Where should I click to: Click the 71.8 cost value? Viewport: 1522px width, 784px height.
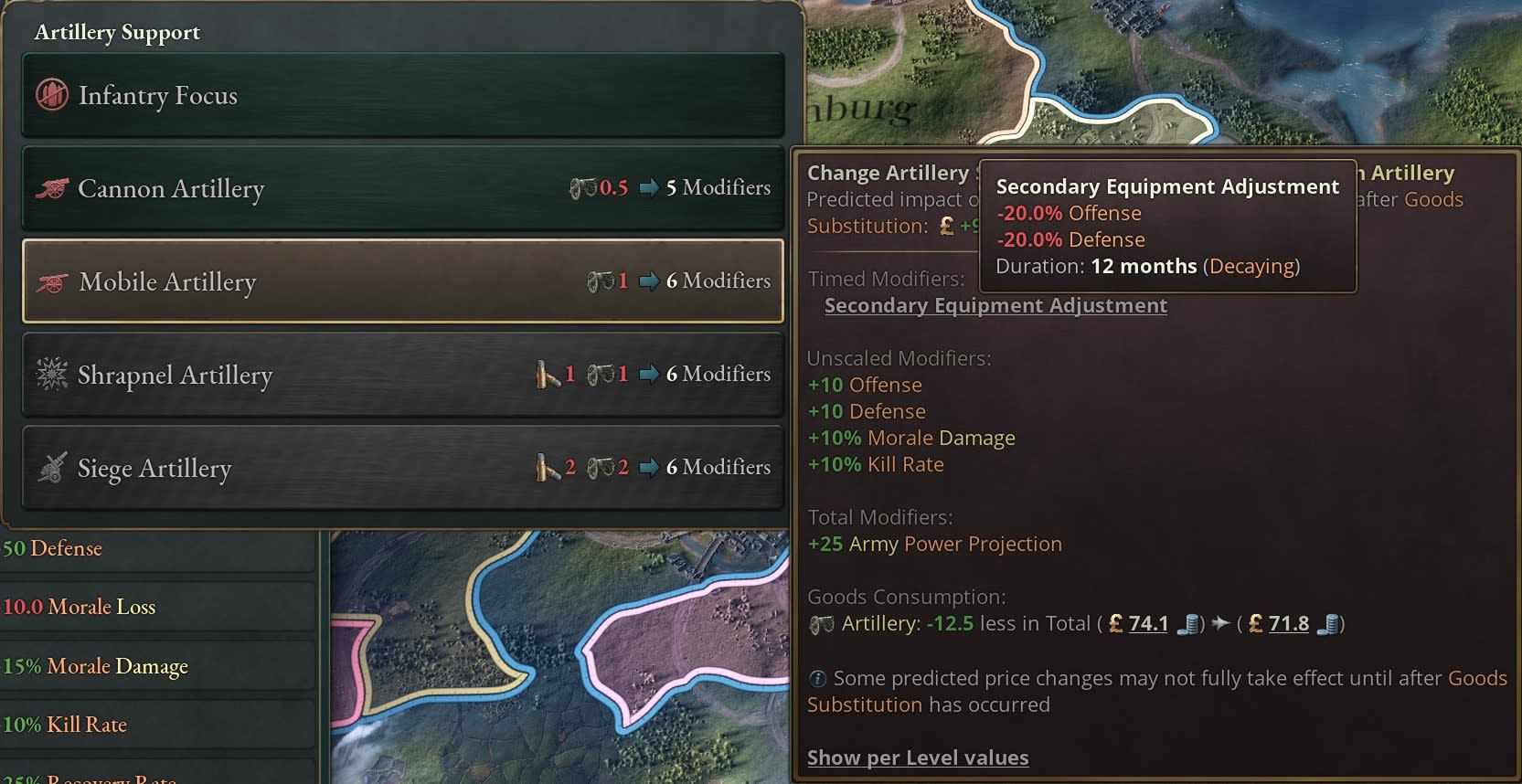[x=1289, y=624]
